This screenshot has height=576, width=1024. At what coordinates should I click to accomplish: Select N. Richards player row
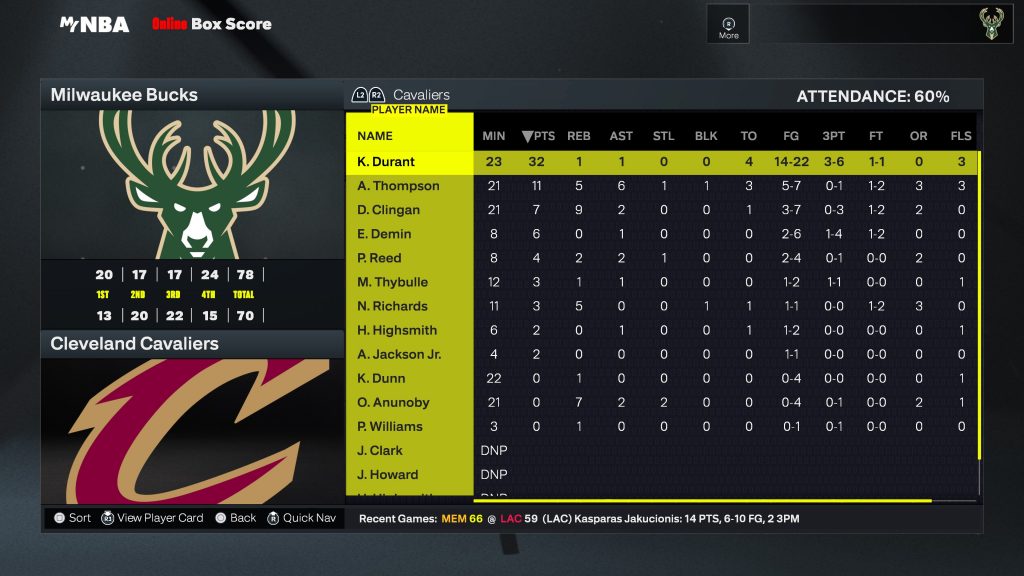coord(393,306)
